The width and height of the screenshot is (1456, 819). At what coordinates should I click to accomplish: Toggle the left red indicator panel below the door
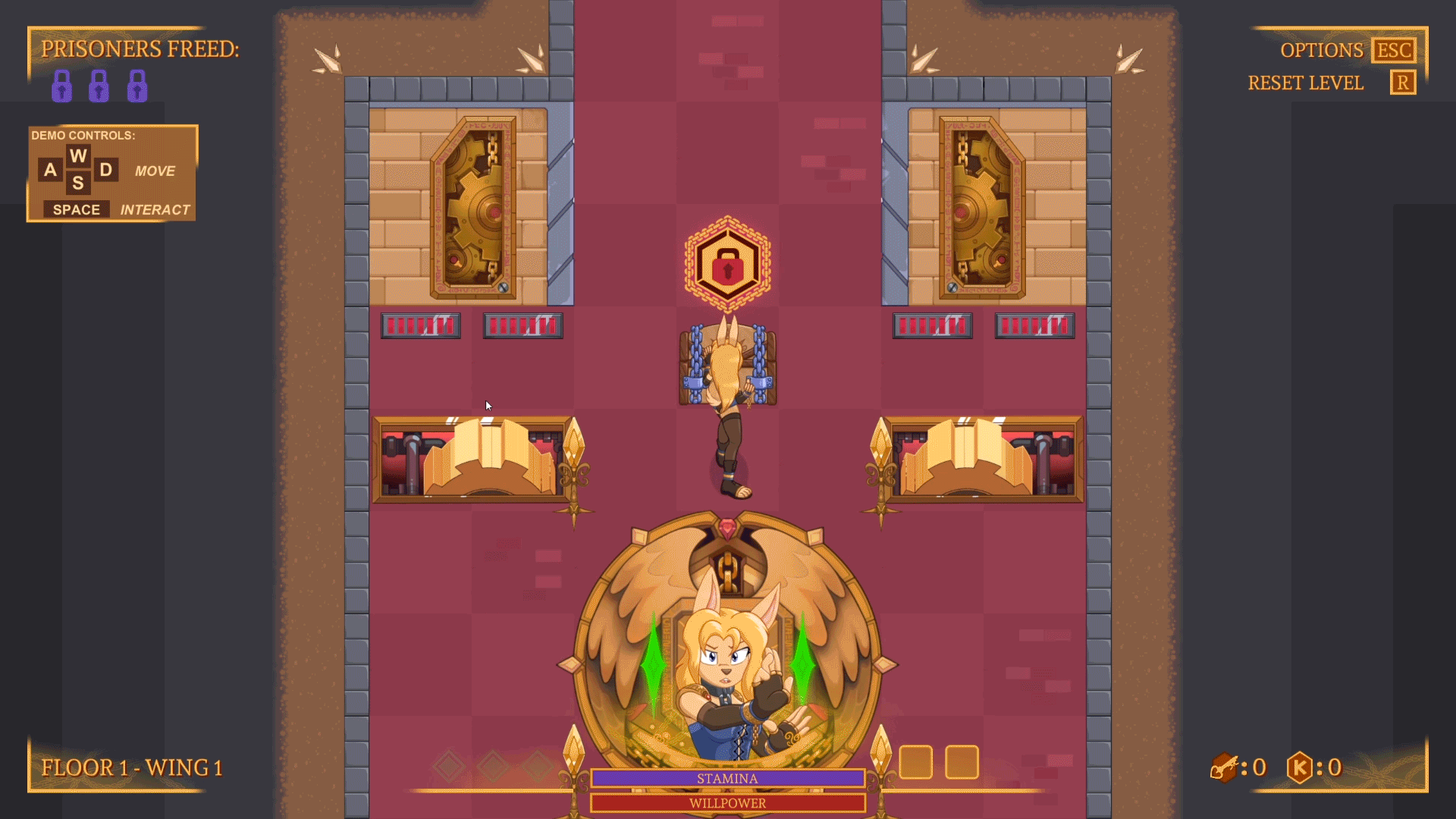click(x=420, y=325)
